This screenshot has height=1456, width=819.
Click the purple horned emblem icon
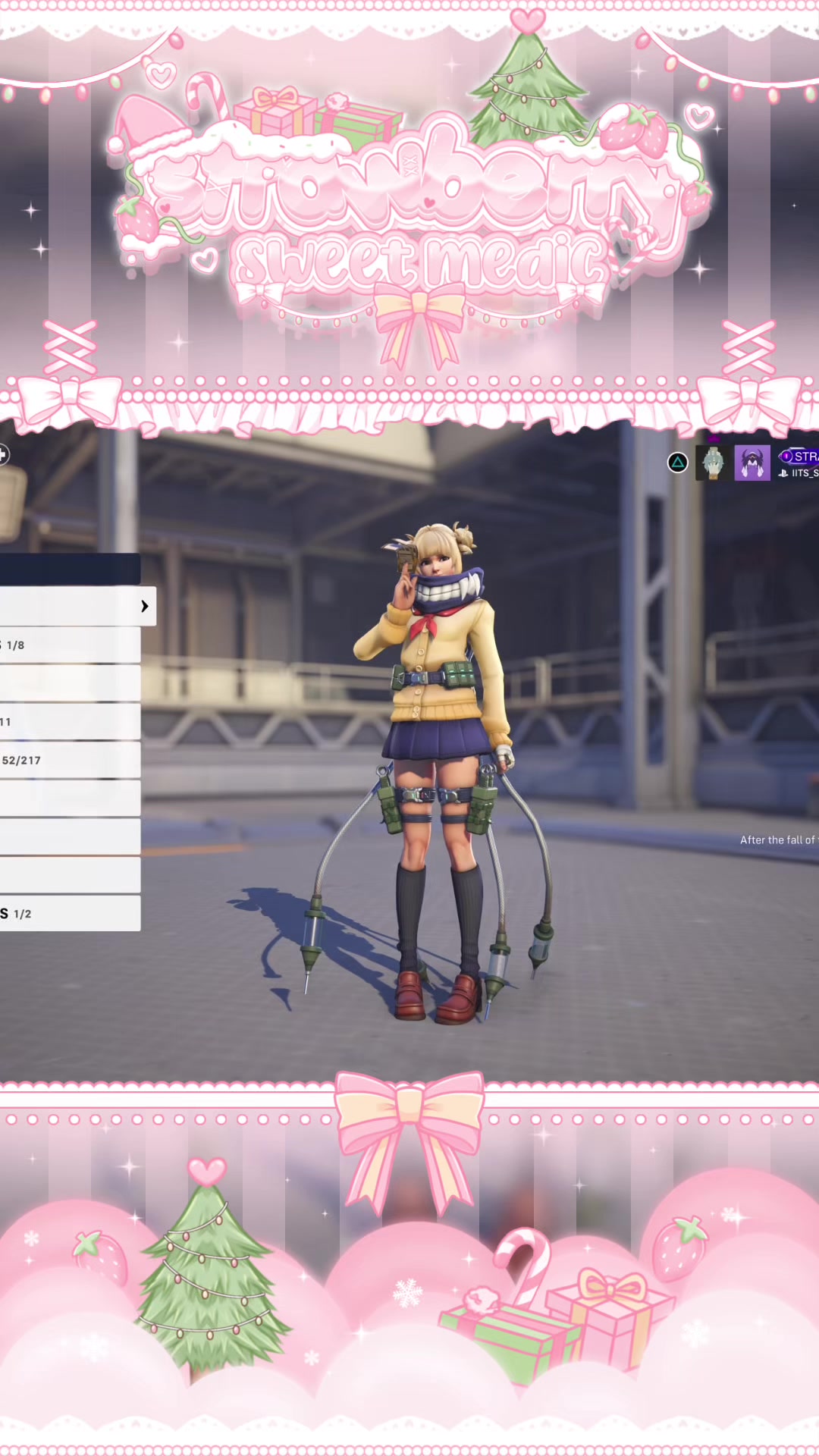752,463
